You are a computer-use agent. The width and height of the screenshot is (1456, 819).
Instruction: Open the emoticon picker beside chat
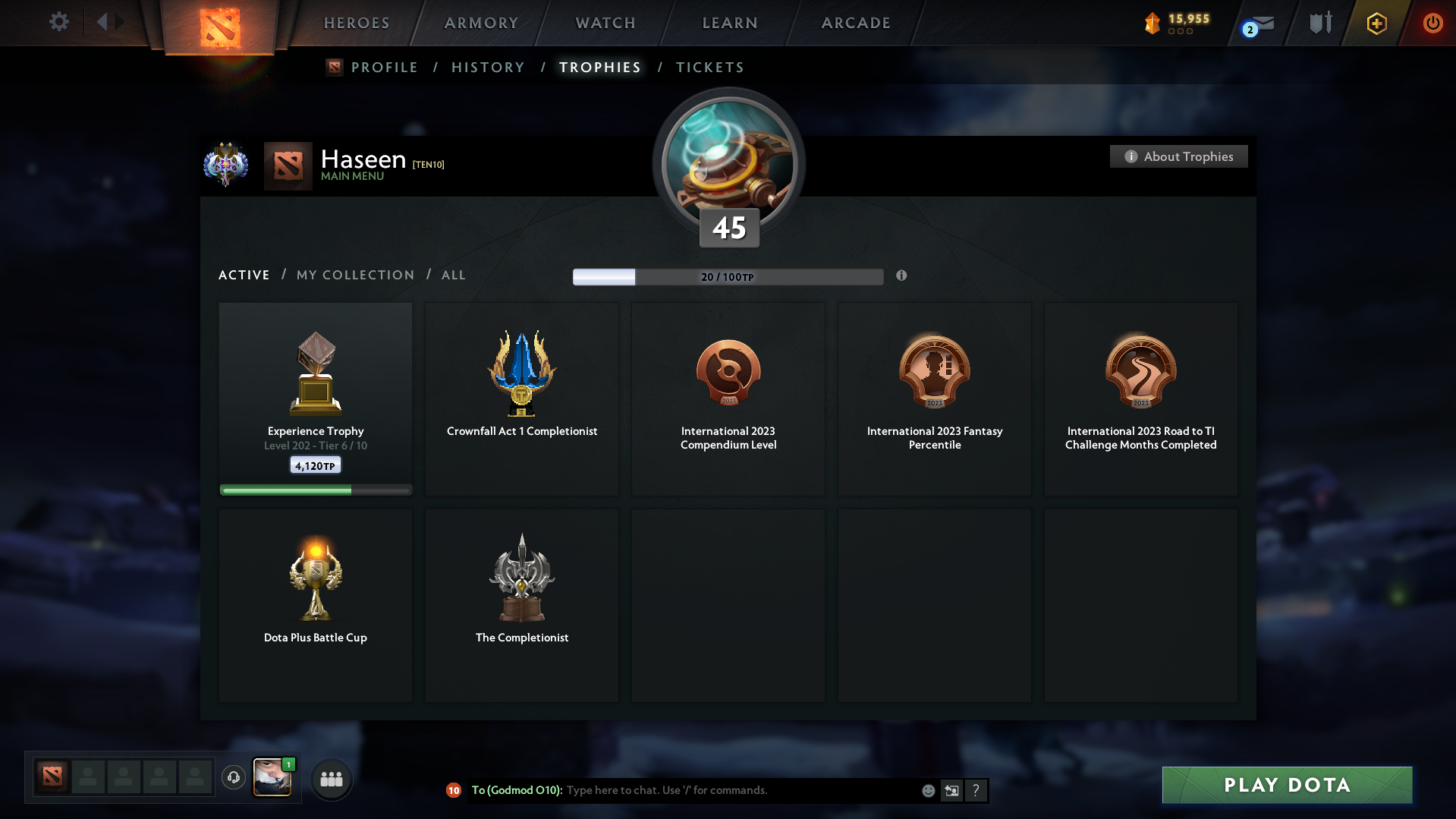pos(927,790)
